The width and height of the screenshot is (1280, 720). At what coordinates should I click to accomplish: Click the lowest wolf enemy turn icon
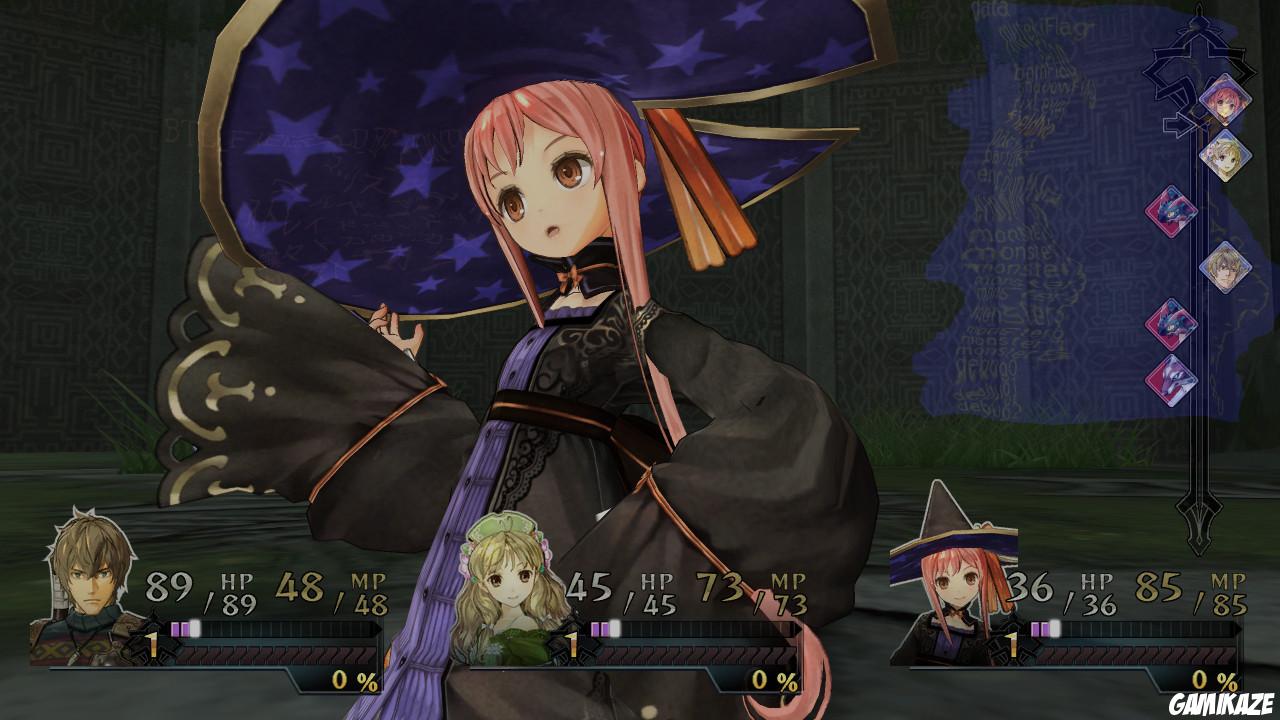1173,380
